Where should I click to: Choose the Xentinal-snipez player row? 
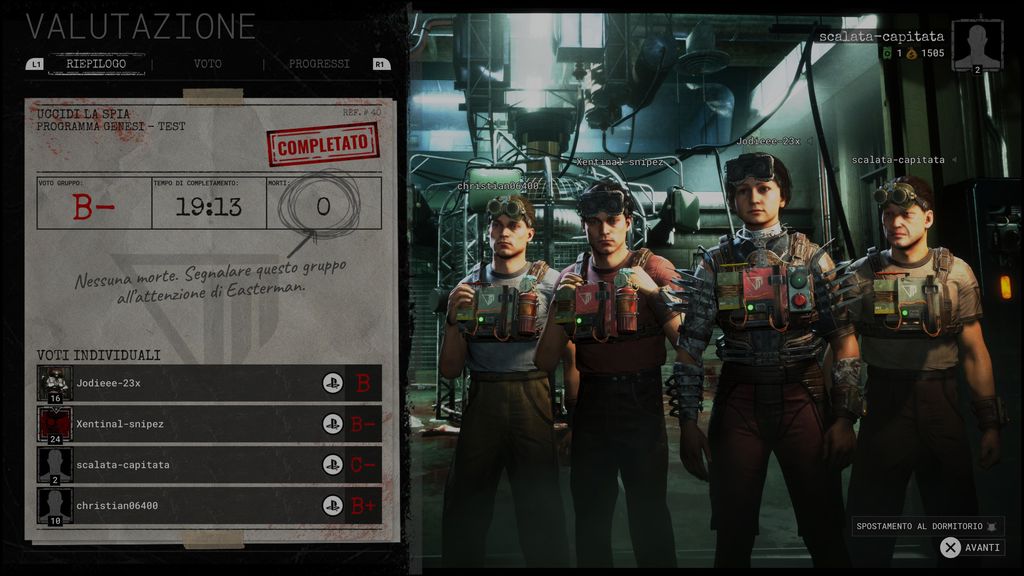[x=209, y=424]
